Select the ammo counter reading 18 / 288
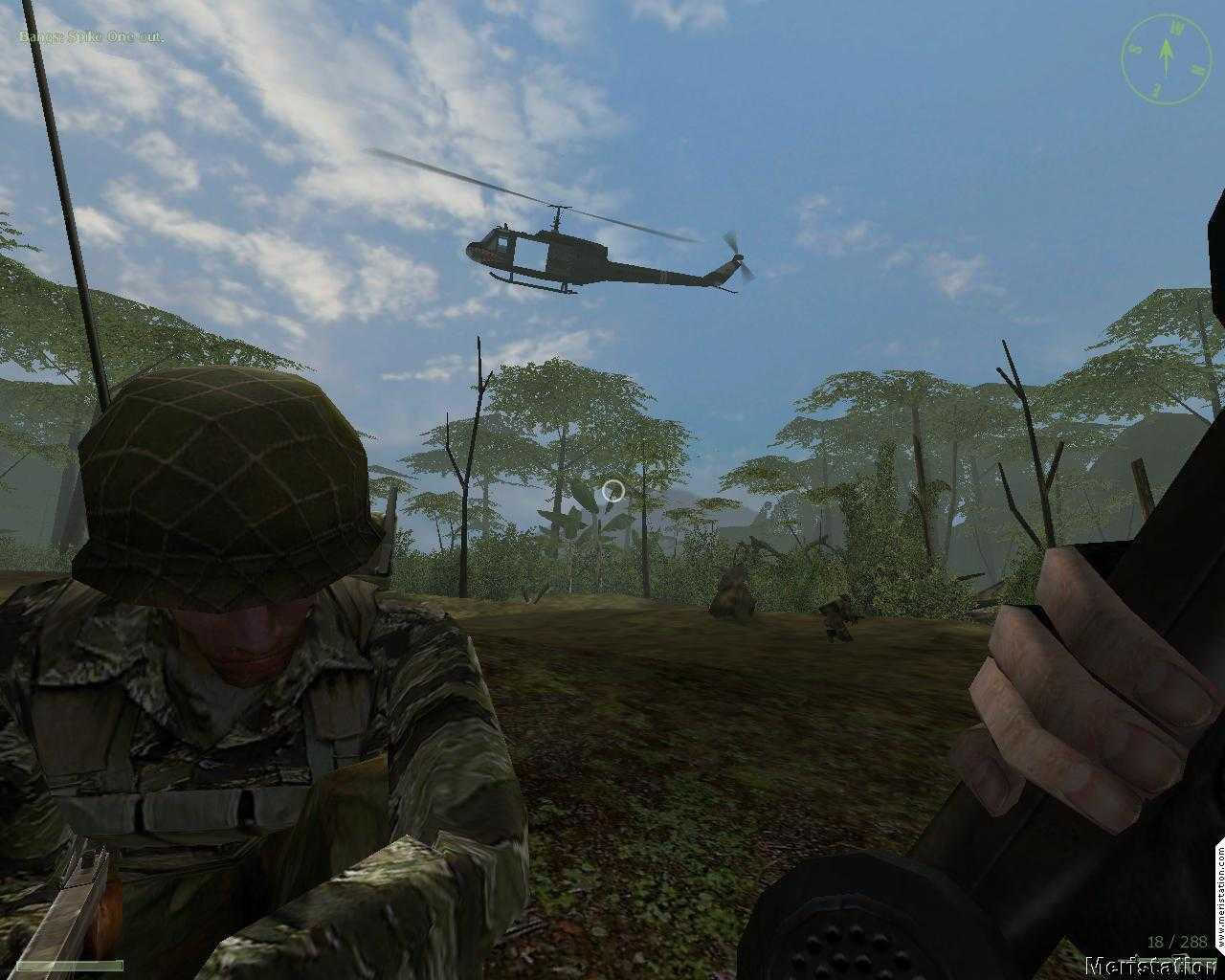Screen dimensions: 1225x980 [1177, 941]
